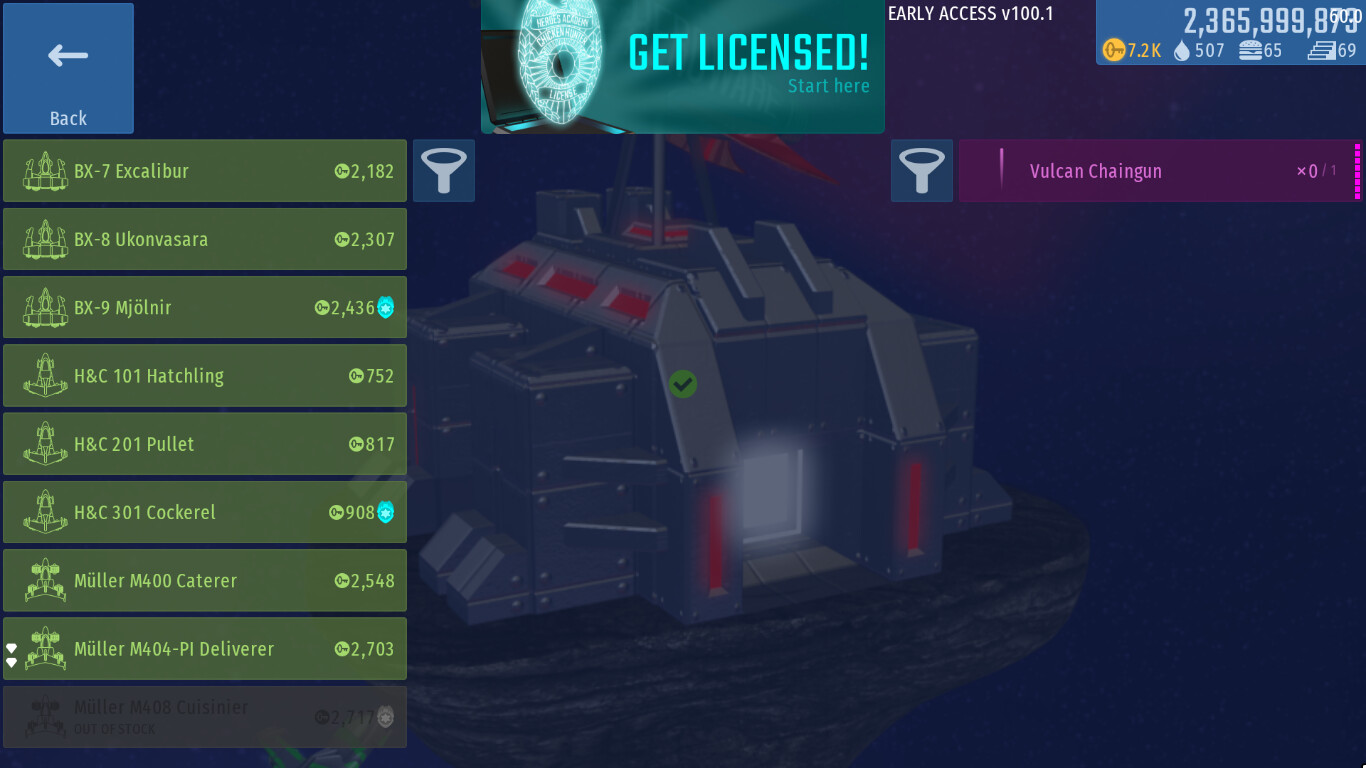
Task: Choose the H&C 201 Pullet entry
Action: pyautogui.click(x=205, y=444)
